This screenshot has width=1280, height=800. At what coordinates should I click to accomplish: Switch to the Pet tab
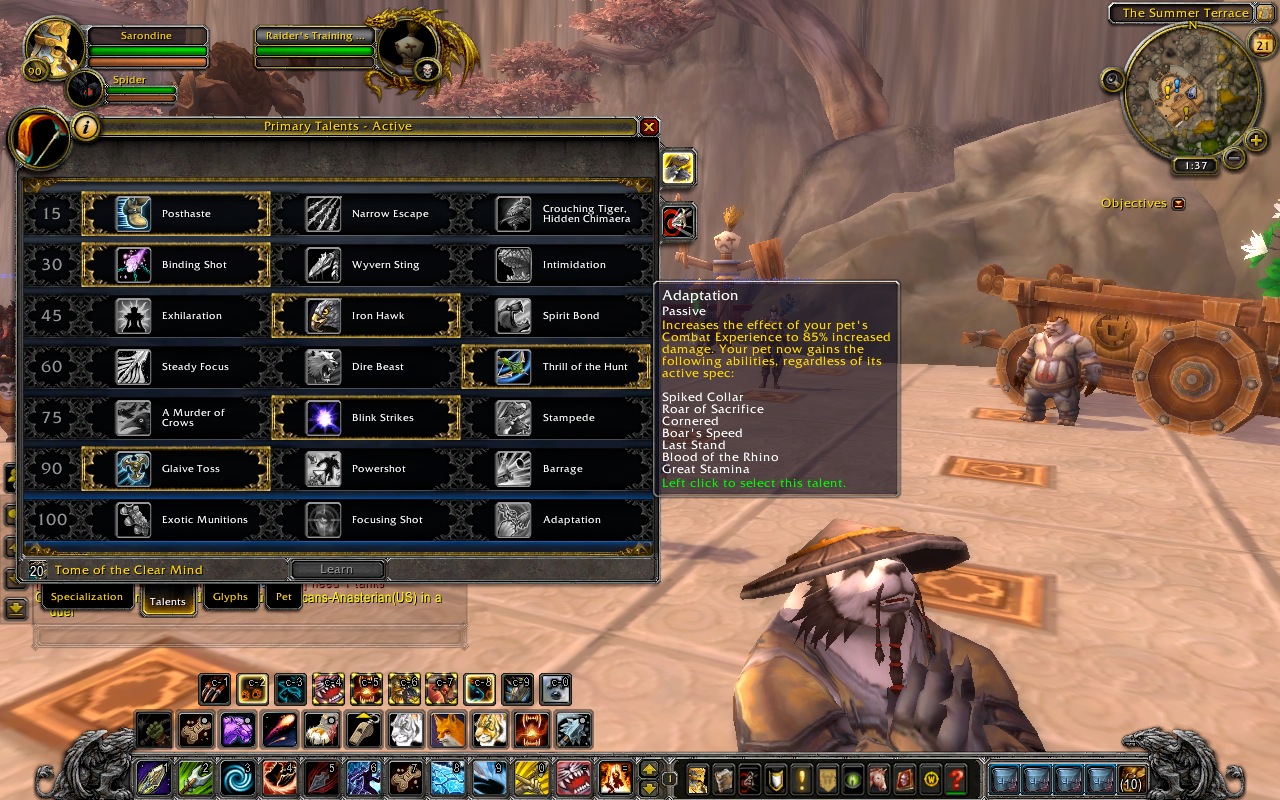point(284,597)
